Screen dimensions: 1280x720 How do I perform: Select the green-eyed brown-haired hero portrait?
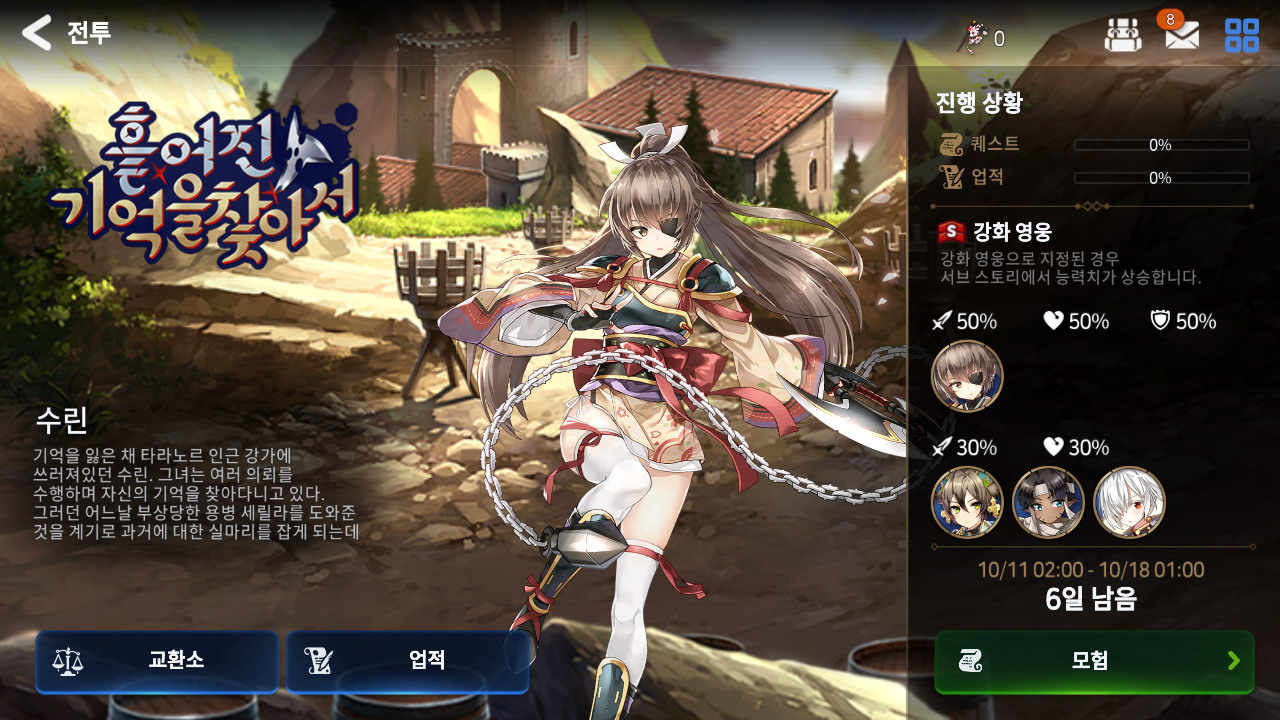(967, 502)
